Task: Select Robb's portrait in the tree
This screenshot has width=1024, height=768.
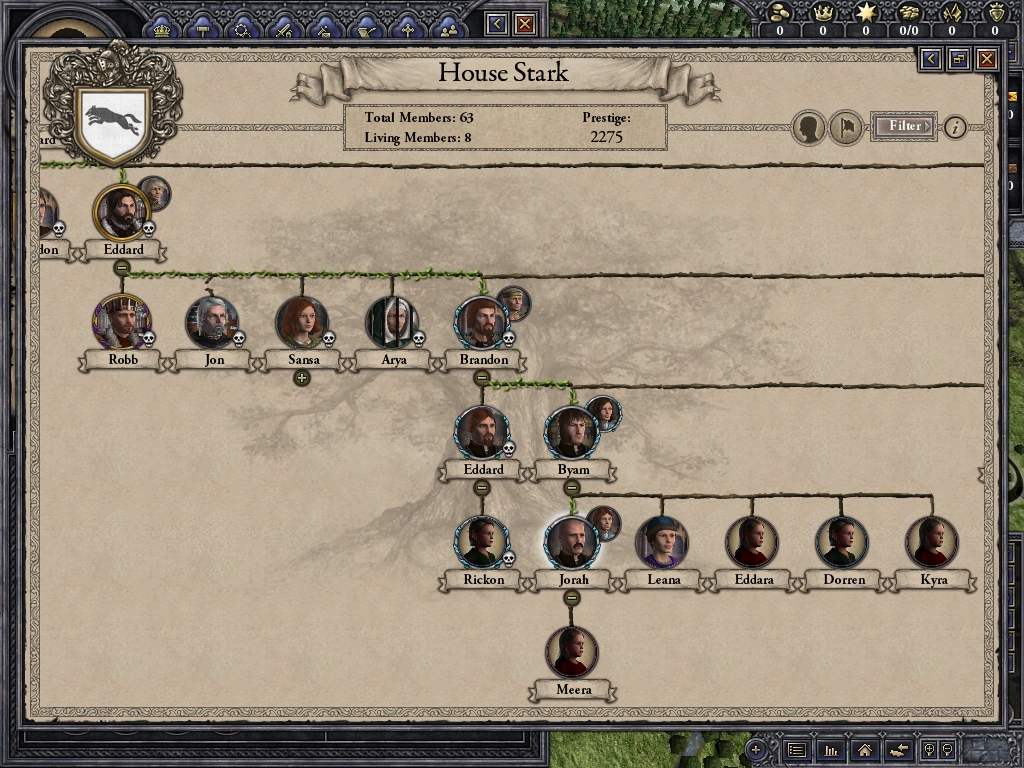Action: (x=121, y=321)
